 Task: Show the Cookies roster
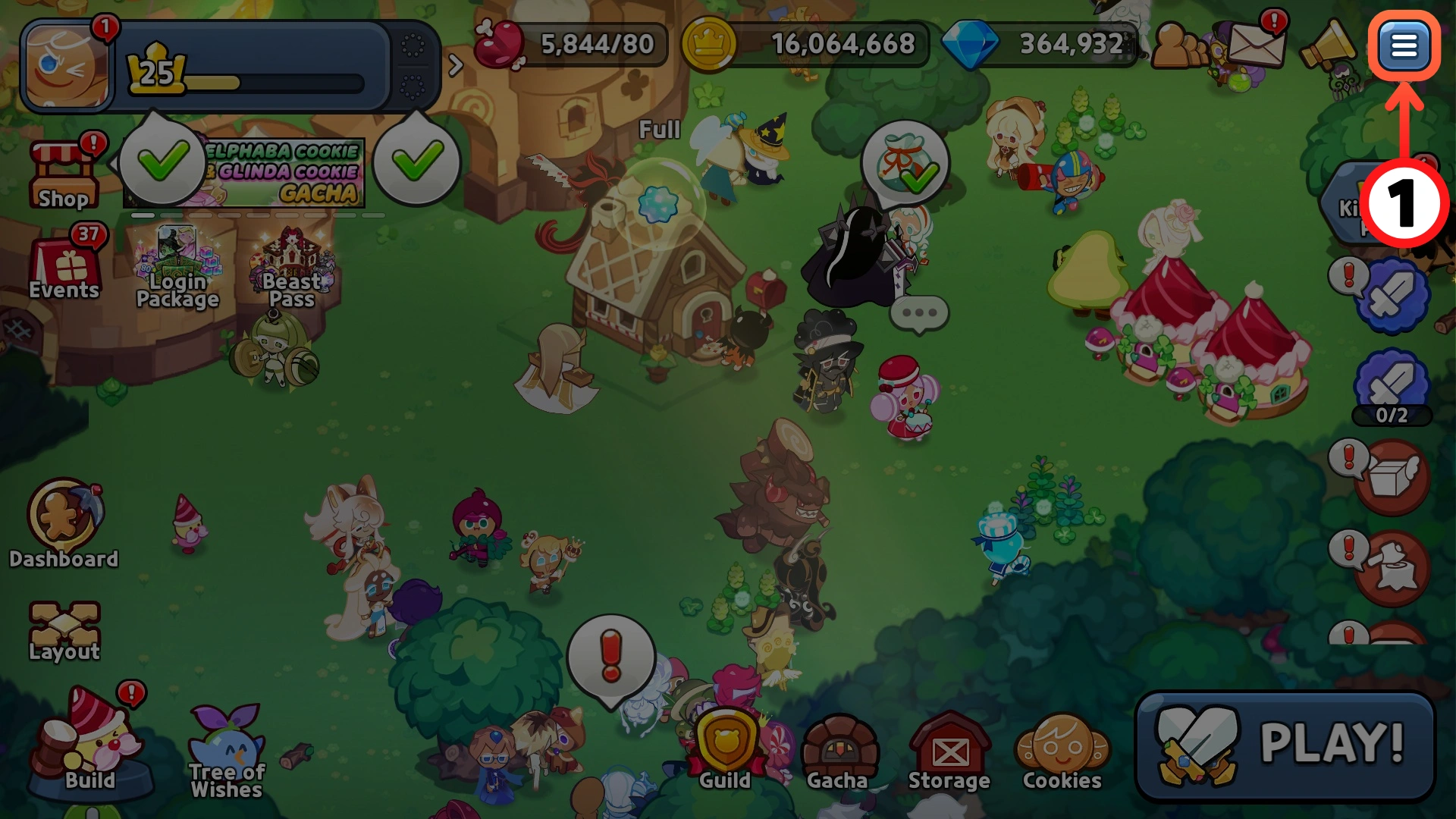(x=1062, y=751)
